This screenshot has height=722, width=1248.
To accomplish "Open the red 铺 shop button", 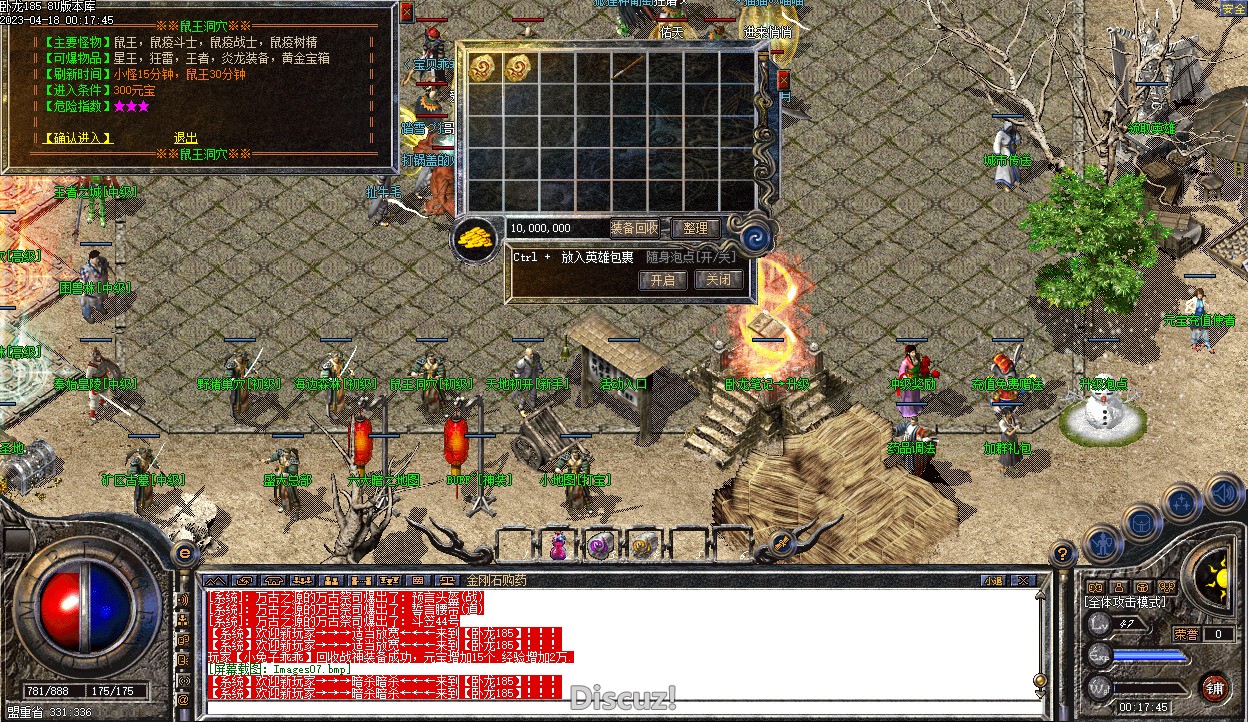I will click(1213, 687).
